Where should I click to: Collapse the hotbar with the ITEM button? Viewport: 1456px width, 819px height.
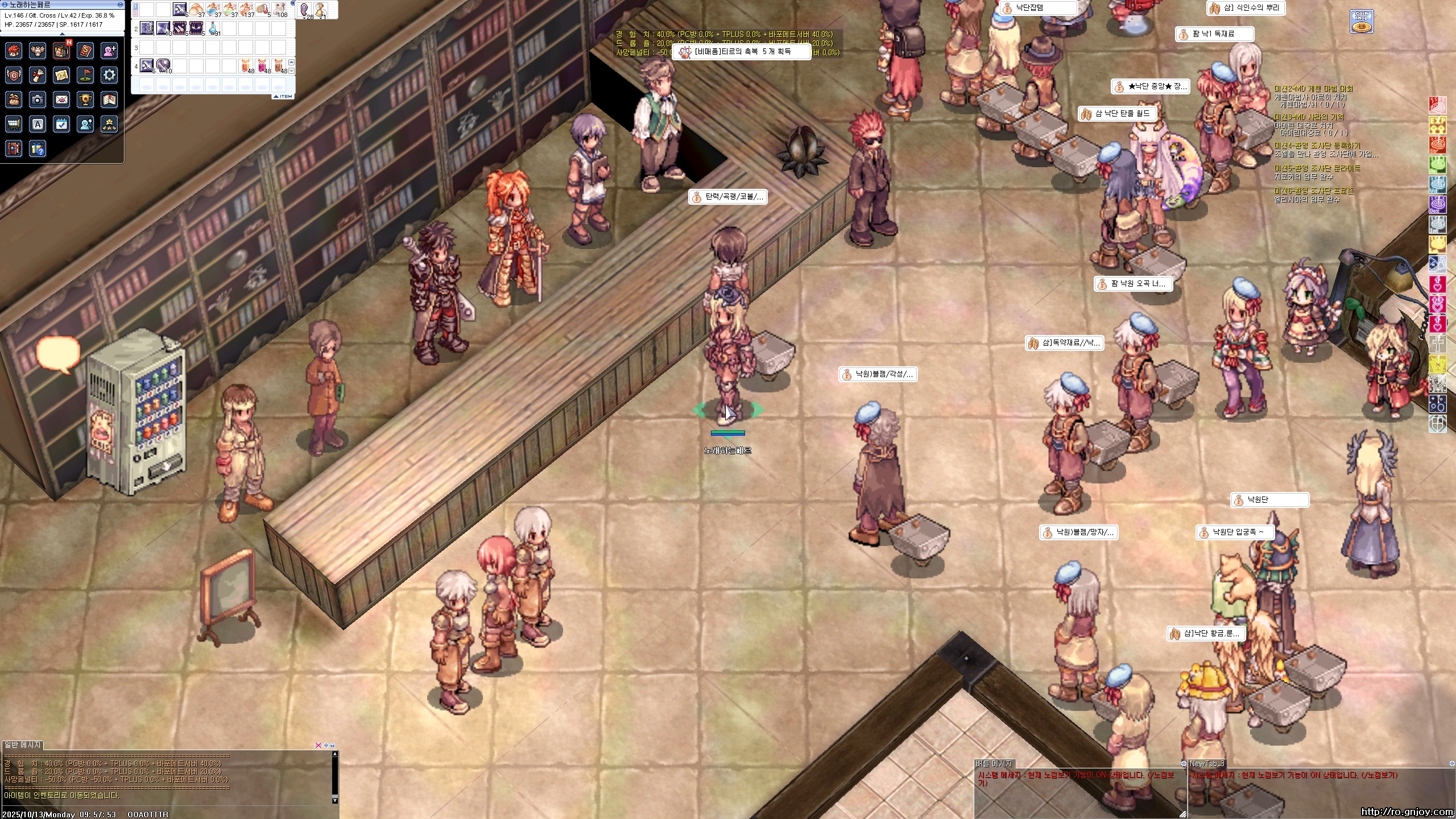coord(283,97)
